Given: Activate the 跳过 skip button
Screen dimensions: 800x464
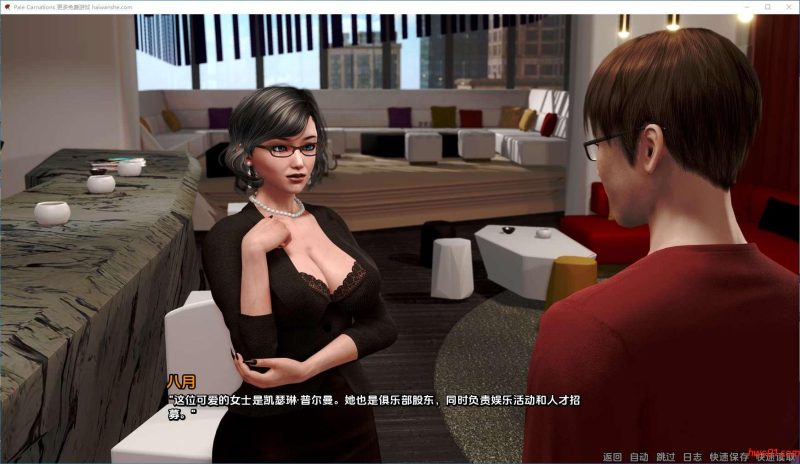Looking at the screenshot, I should click(x=666, y=457).
